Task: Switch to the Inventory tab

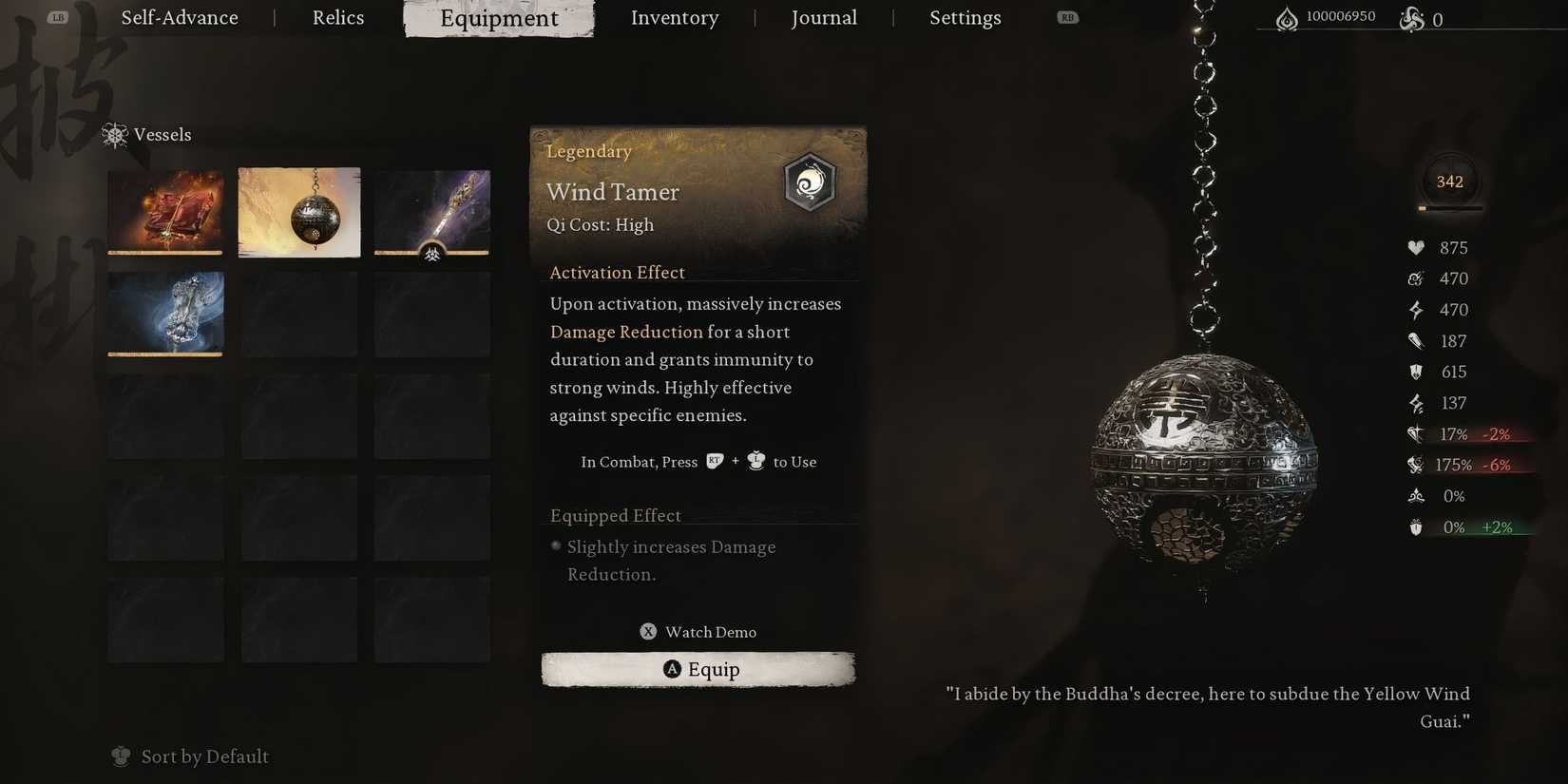Action: [674, 17]
